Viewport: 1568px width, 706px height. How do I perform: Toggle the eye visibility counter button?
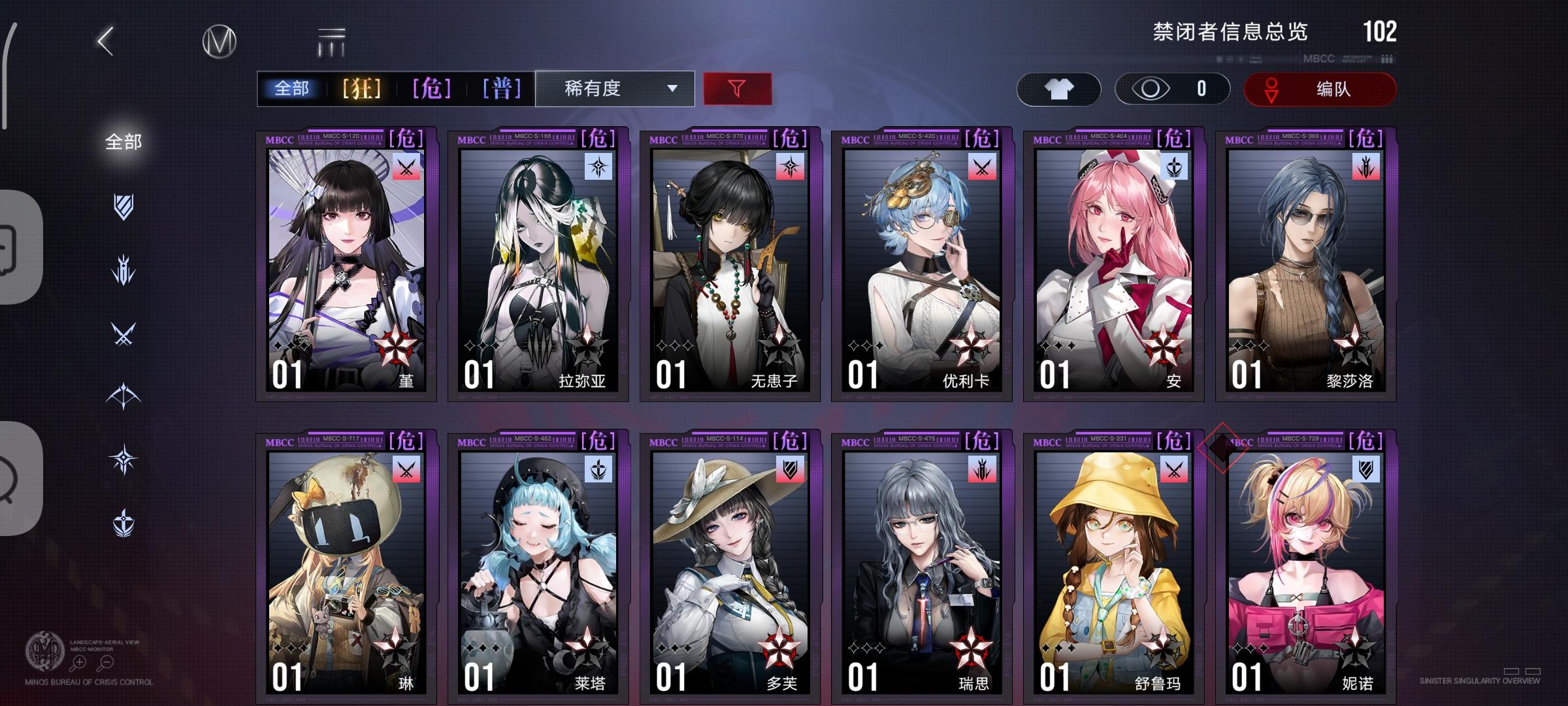[1169, 89]
